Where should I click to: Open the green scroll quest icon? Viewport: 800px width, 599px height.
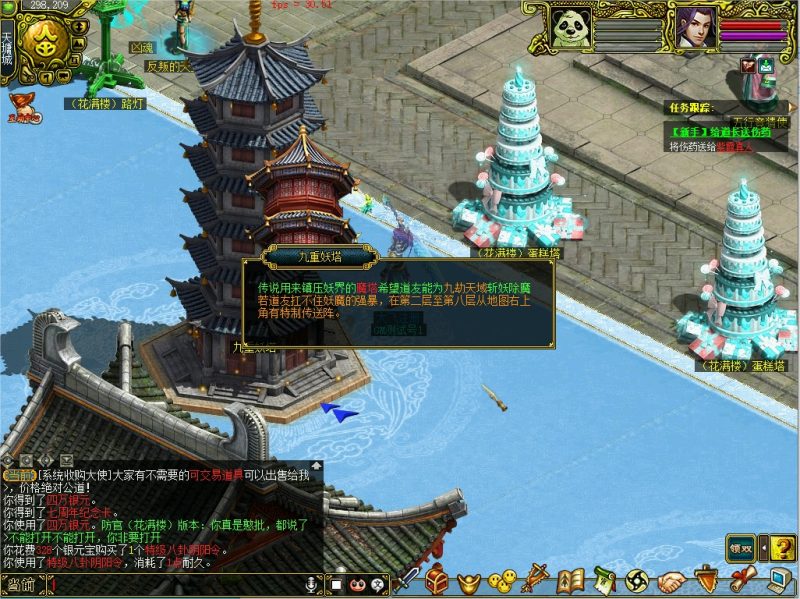(x=603, y=580)
